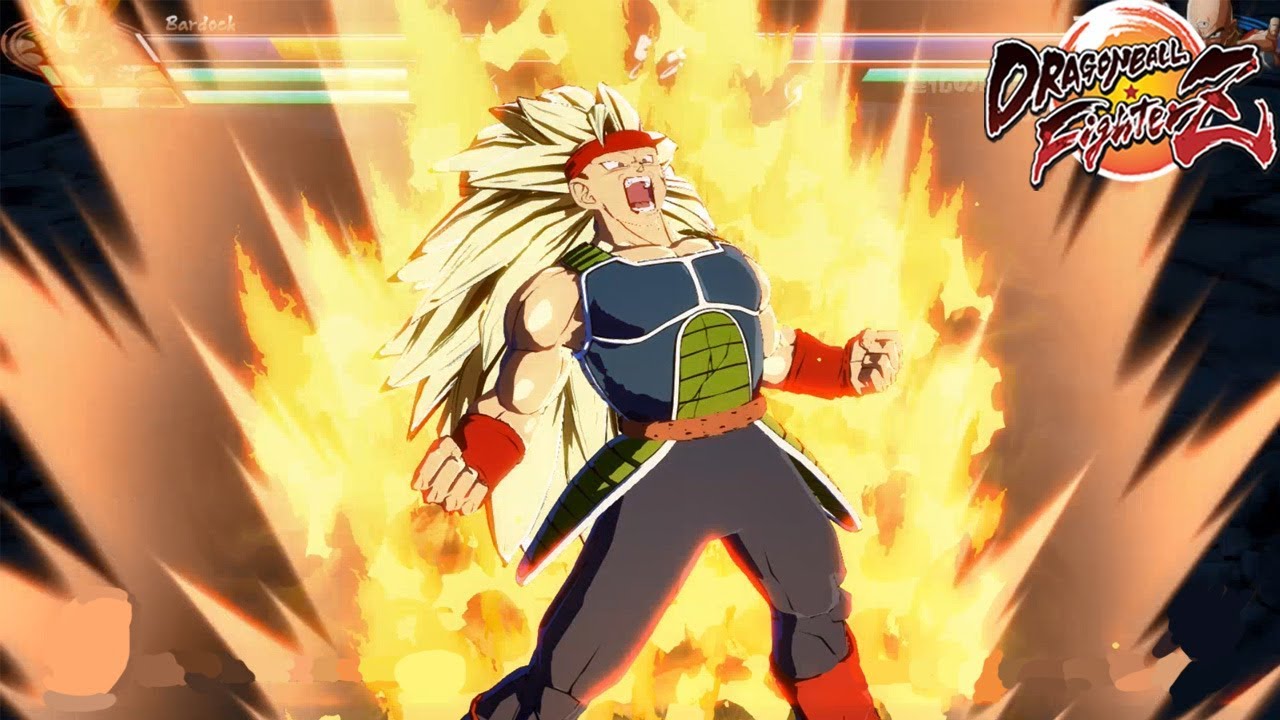Click the opponent portrait at screen edge
Viewport: 1280px width, 720px height.
(1272, 30)
